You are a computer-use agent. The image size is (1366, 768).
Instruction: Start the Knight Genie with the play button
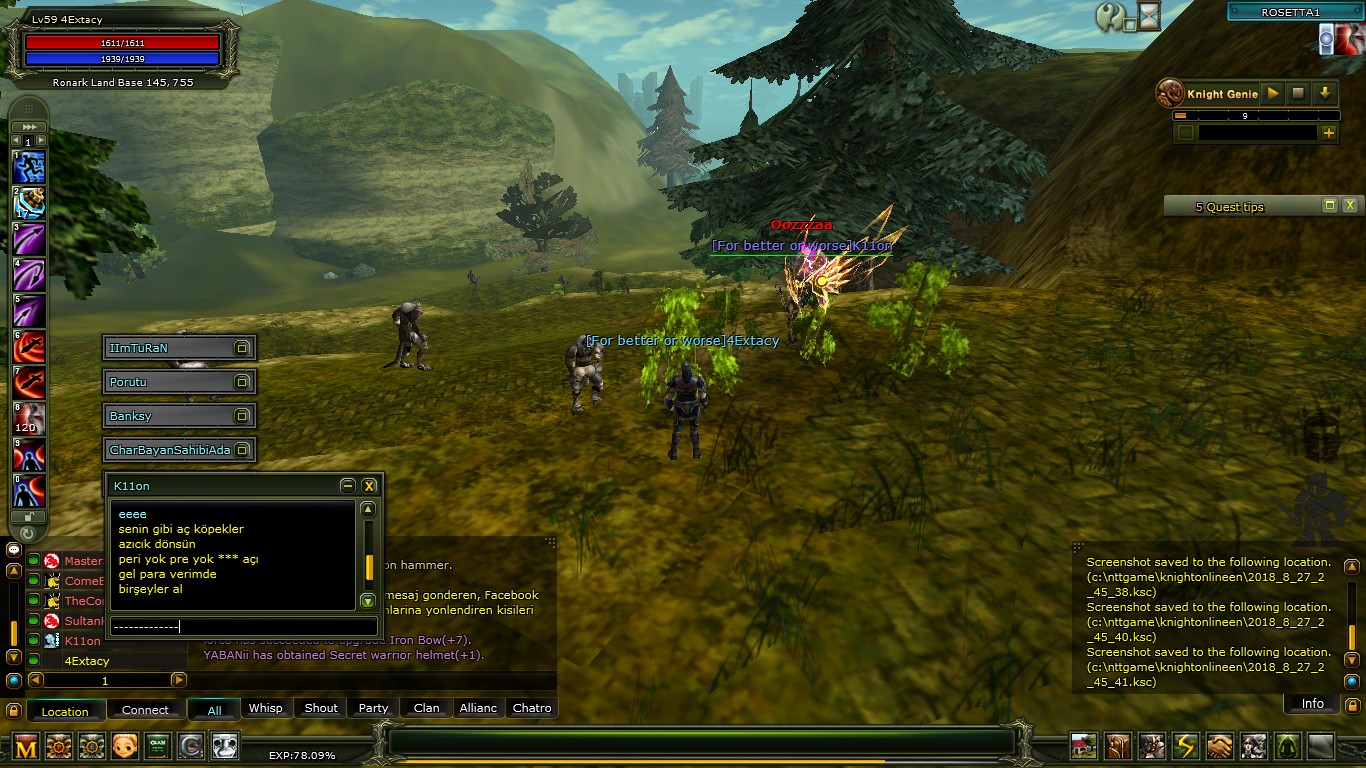(x=1272, y=93)
